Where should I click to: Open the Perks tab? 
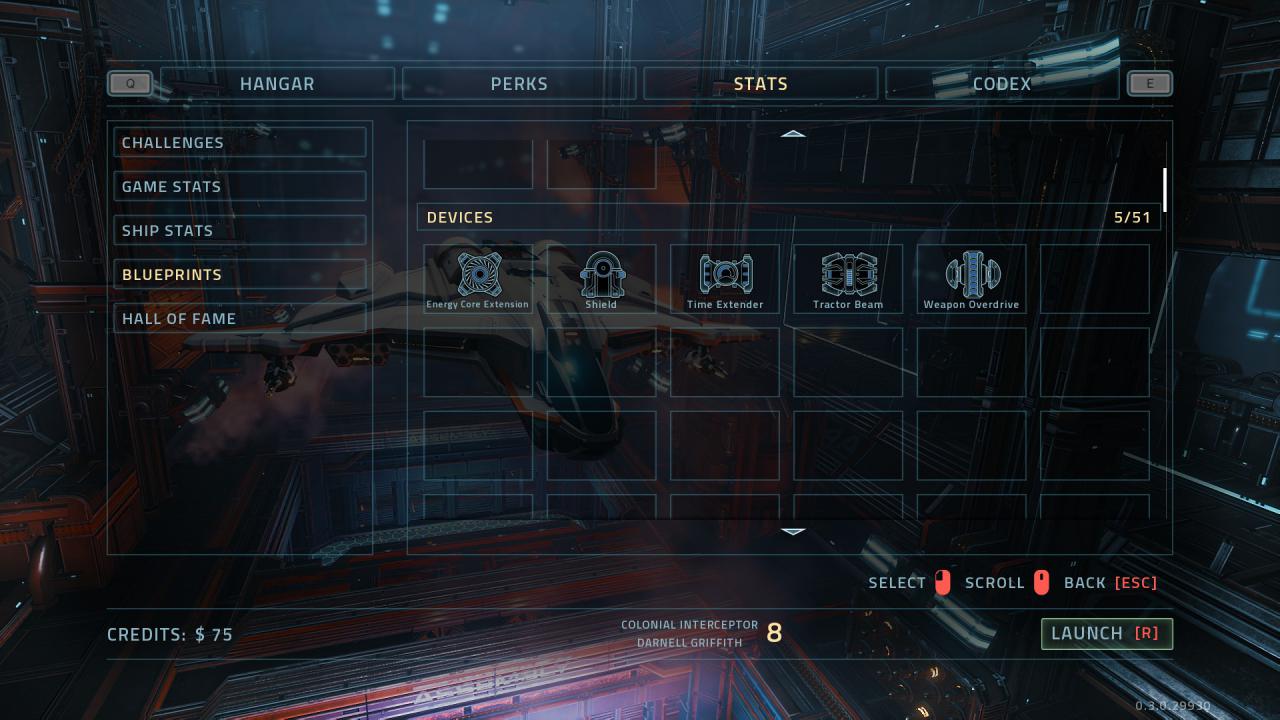tap(519, 84)
